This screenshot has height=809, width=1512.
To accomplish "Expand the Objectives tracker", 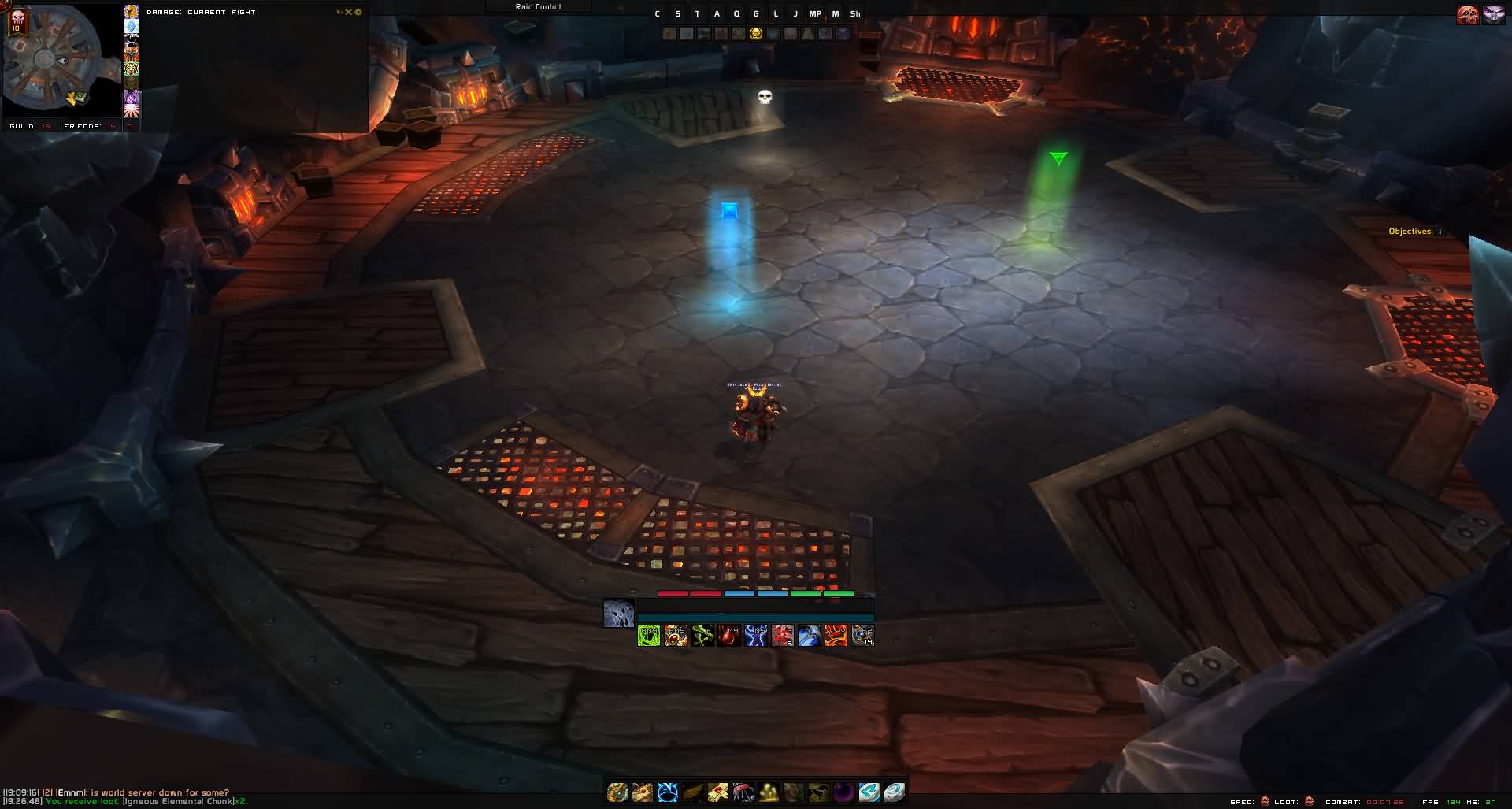I will [x=1440, y=232].
